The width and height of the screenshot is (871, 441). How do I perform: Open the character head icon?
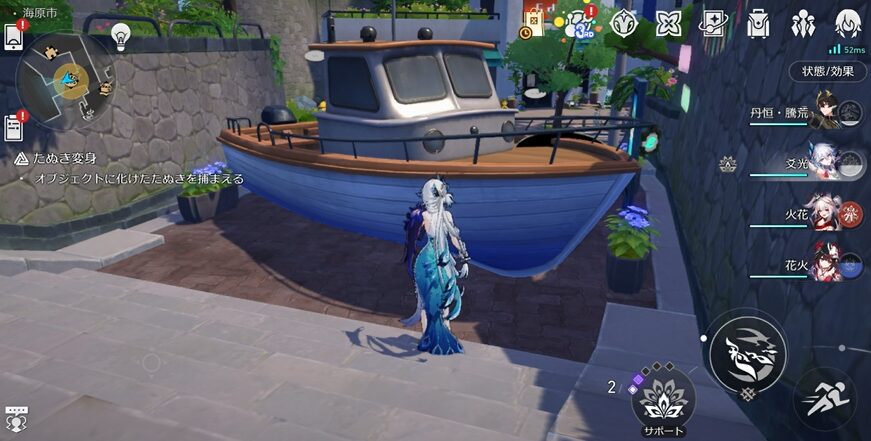(x=848, y=23)
